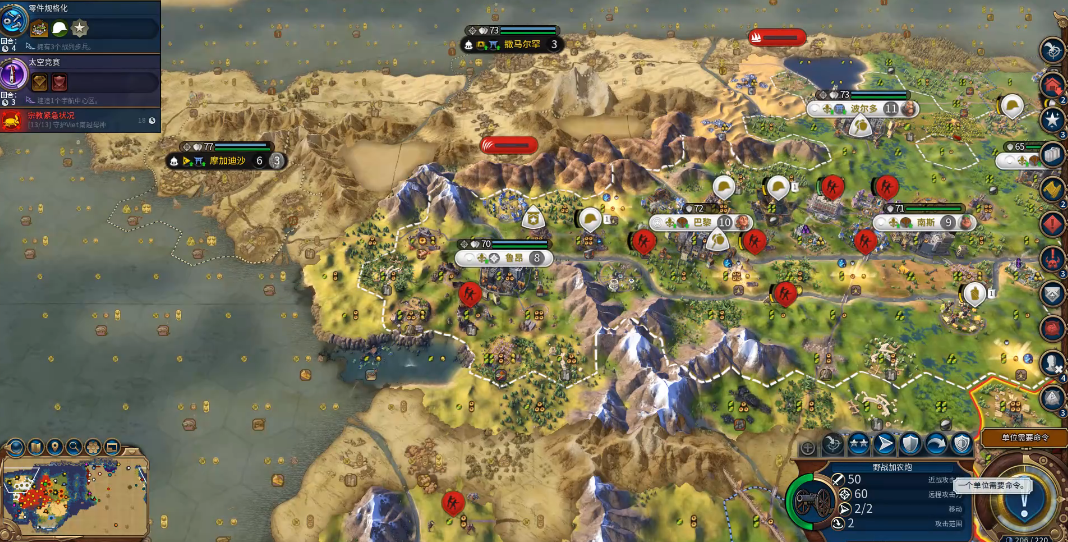Open the map search magnifier

73,447
